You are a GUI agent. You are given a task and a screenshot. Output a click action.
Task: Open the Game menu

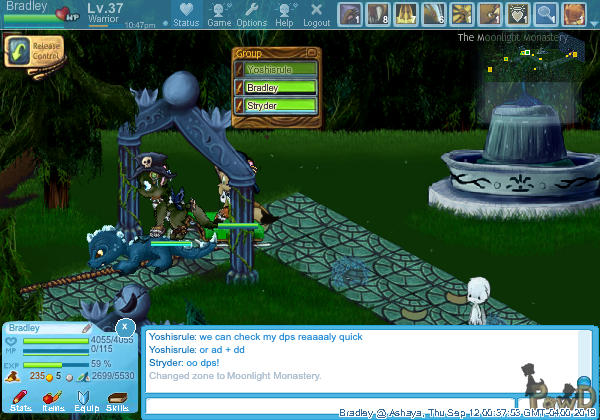click(219, 15)
